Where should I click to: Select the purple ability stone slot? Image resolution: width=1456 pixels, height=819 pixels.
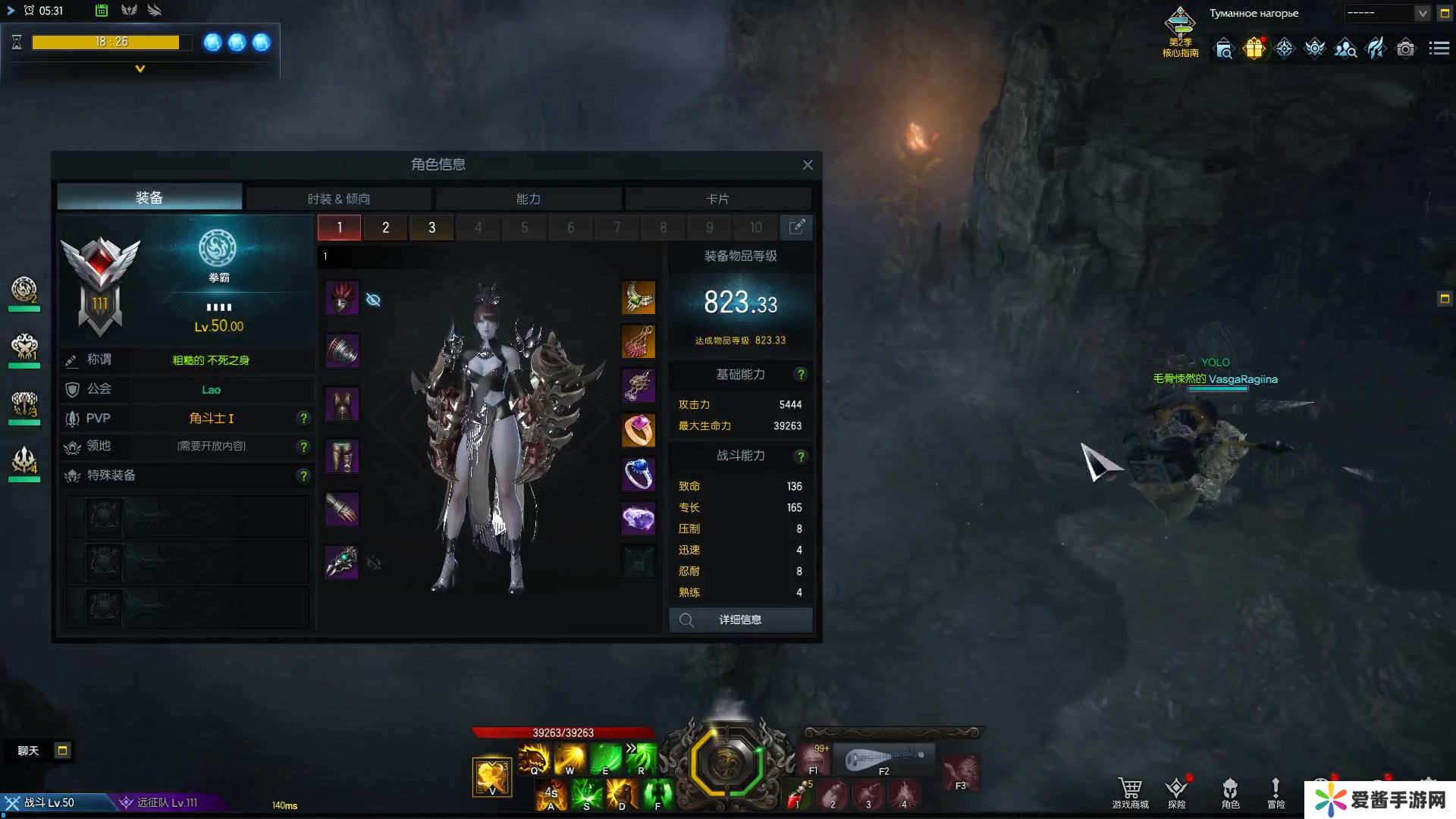point(639,519)
